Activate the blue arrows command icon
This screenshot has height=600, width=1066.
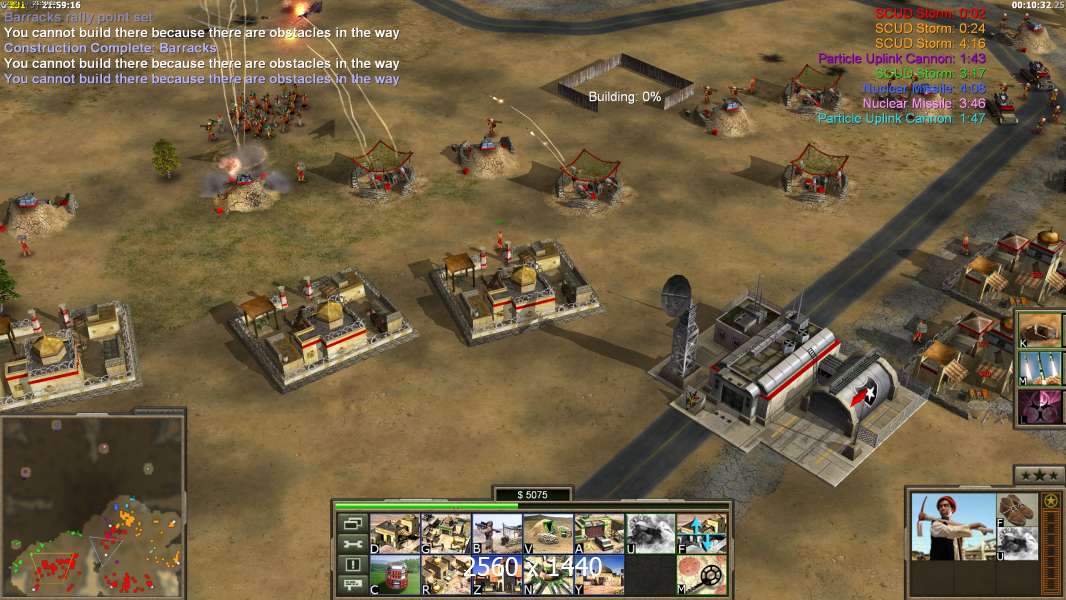click(x=701, y=533)
